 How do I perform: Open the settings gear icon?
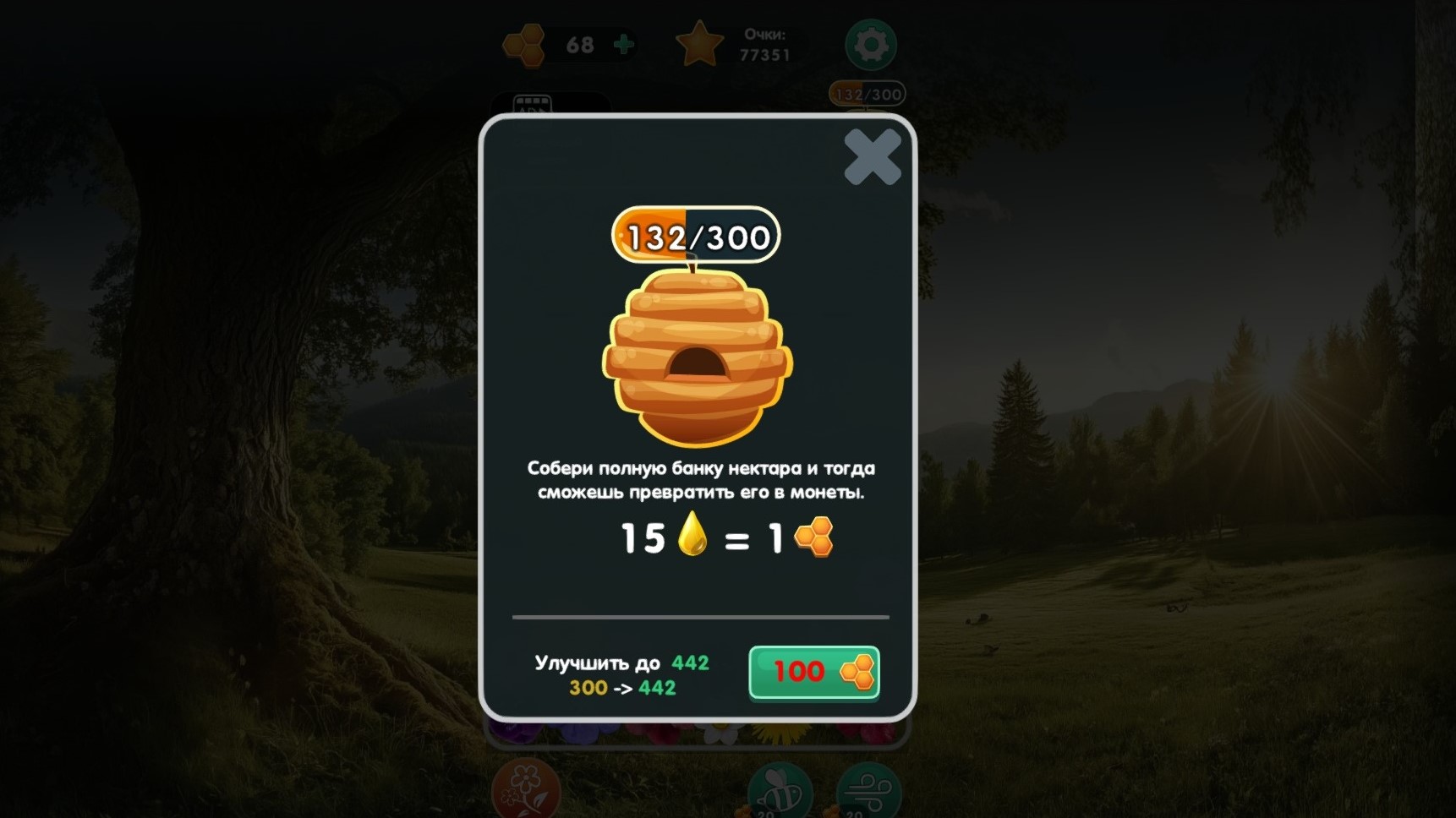click(x=870, y=45)
